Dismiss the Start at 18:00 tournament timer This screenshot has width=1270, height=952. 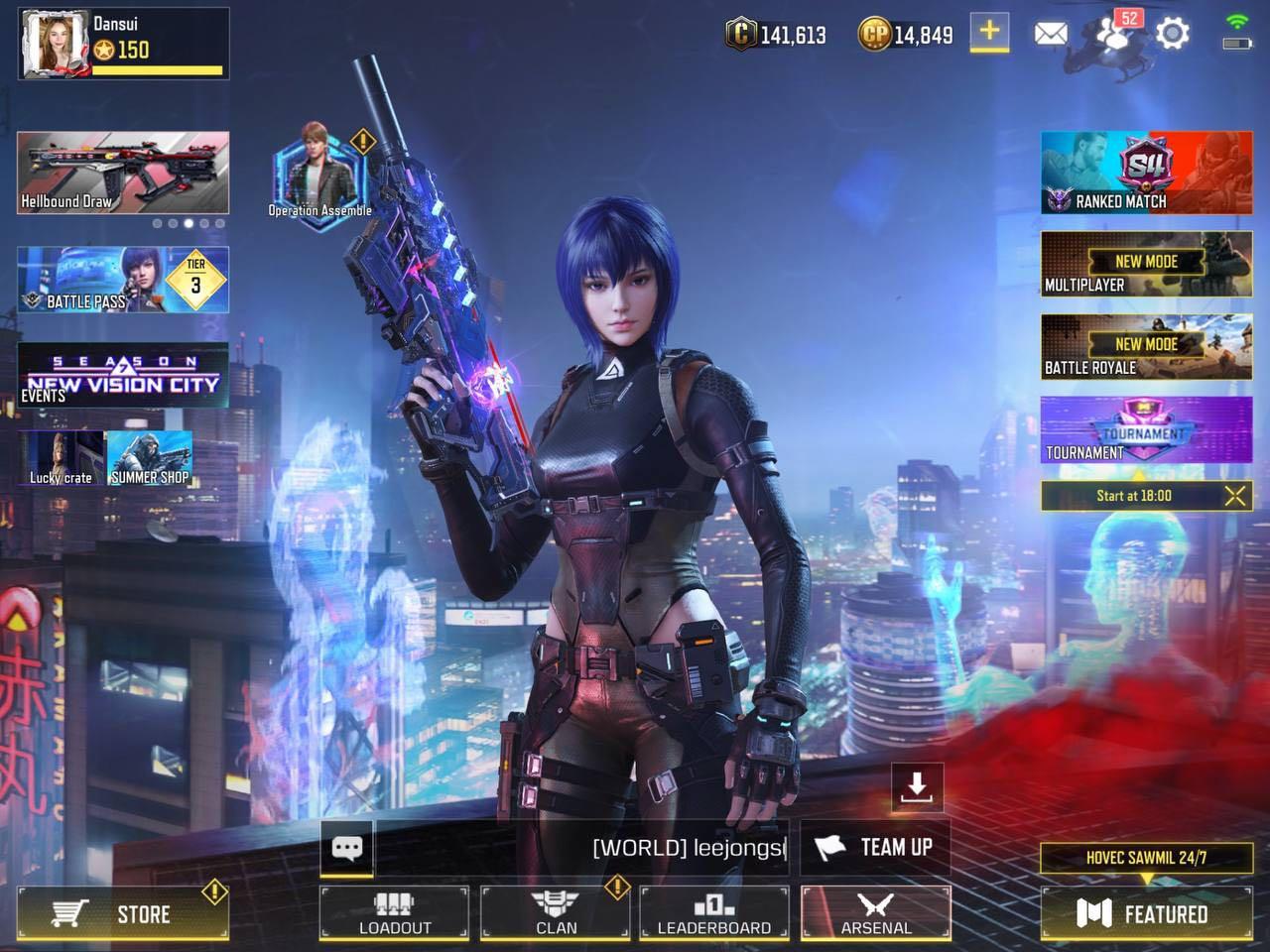[x=1236, y=496]
